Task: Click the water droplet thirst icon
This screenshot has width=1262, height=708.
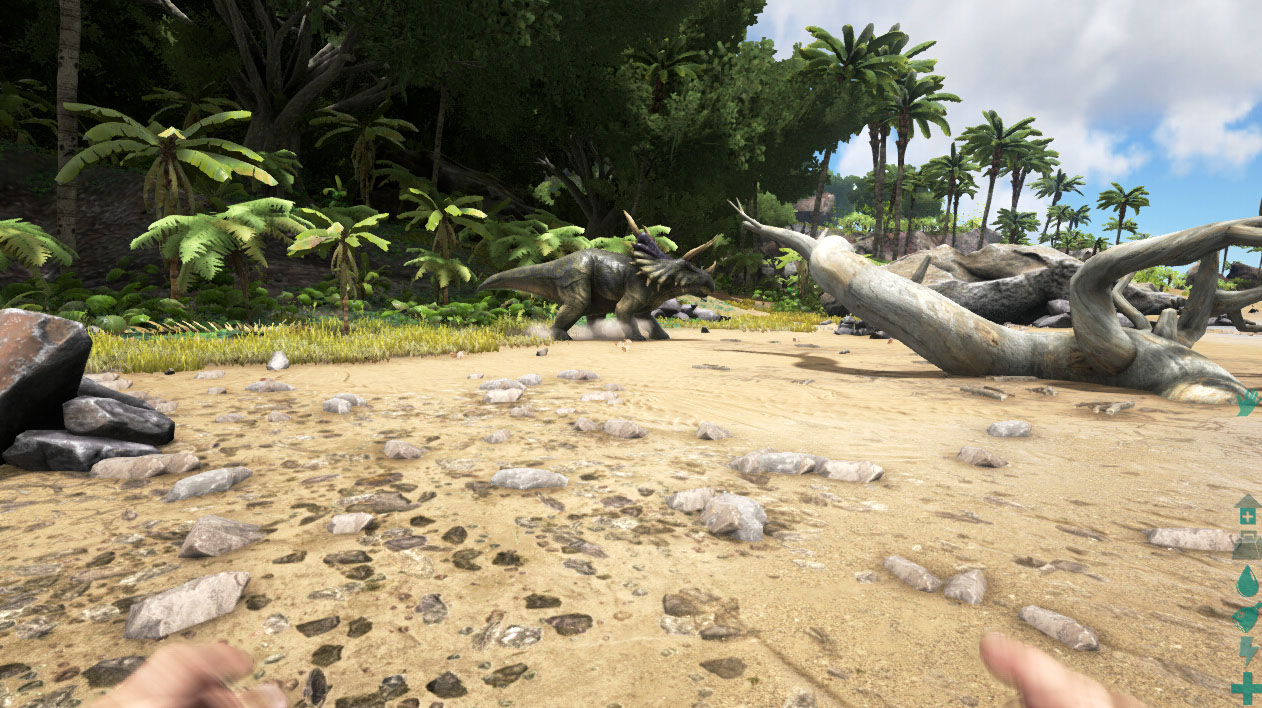Action: 1247,581
